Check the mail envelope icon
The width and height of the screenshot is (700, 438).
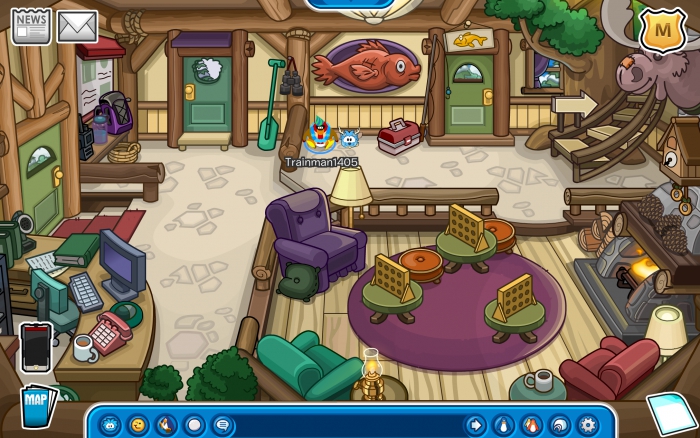77,26
